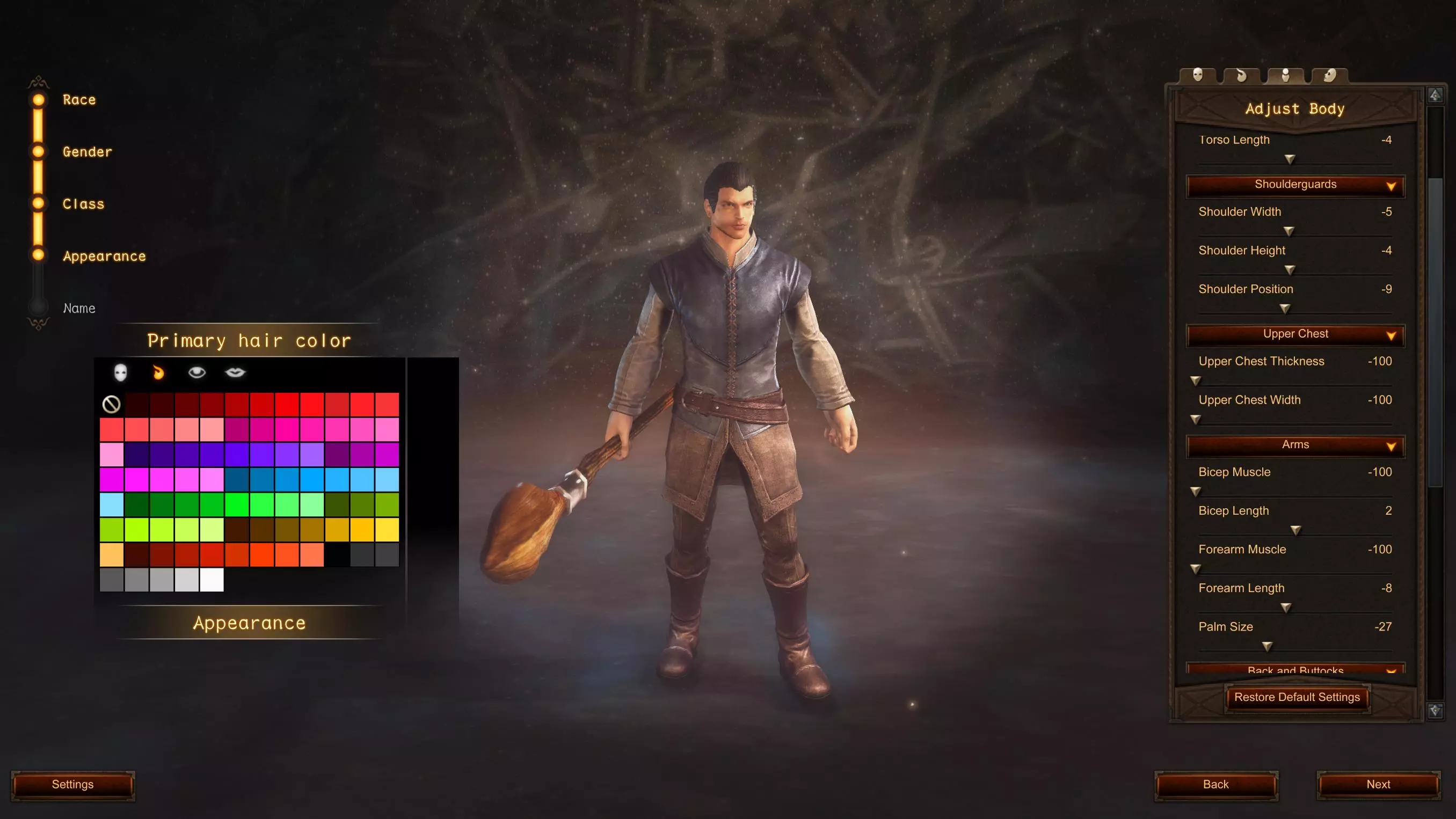This screenshot has width=1456, height=819.
Task: Go to the Name step
Action: tap(79, 309)
